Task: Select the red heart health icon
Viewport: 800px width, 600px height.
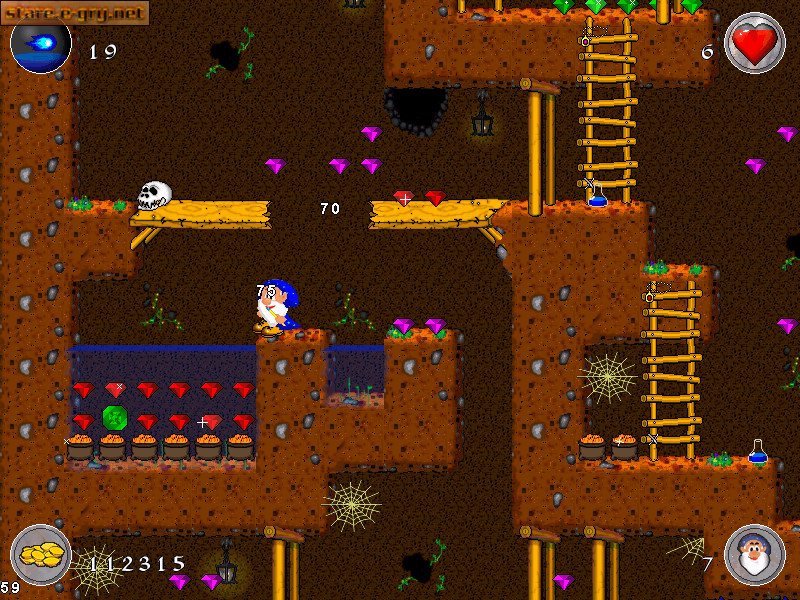Action: (x=754, y=44)
